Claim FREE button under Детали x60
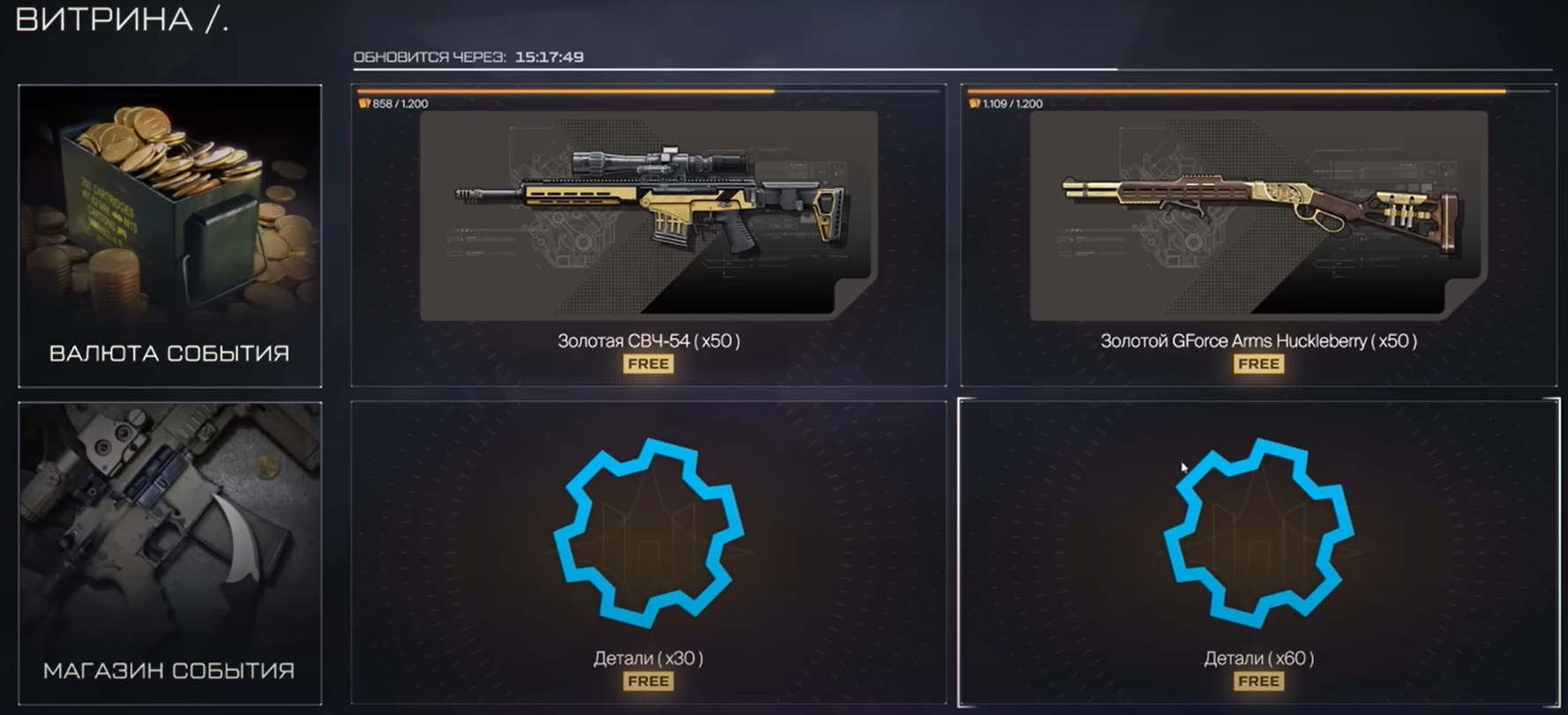 (1258, 681)
